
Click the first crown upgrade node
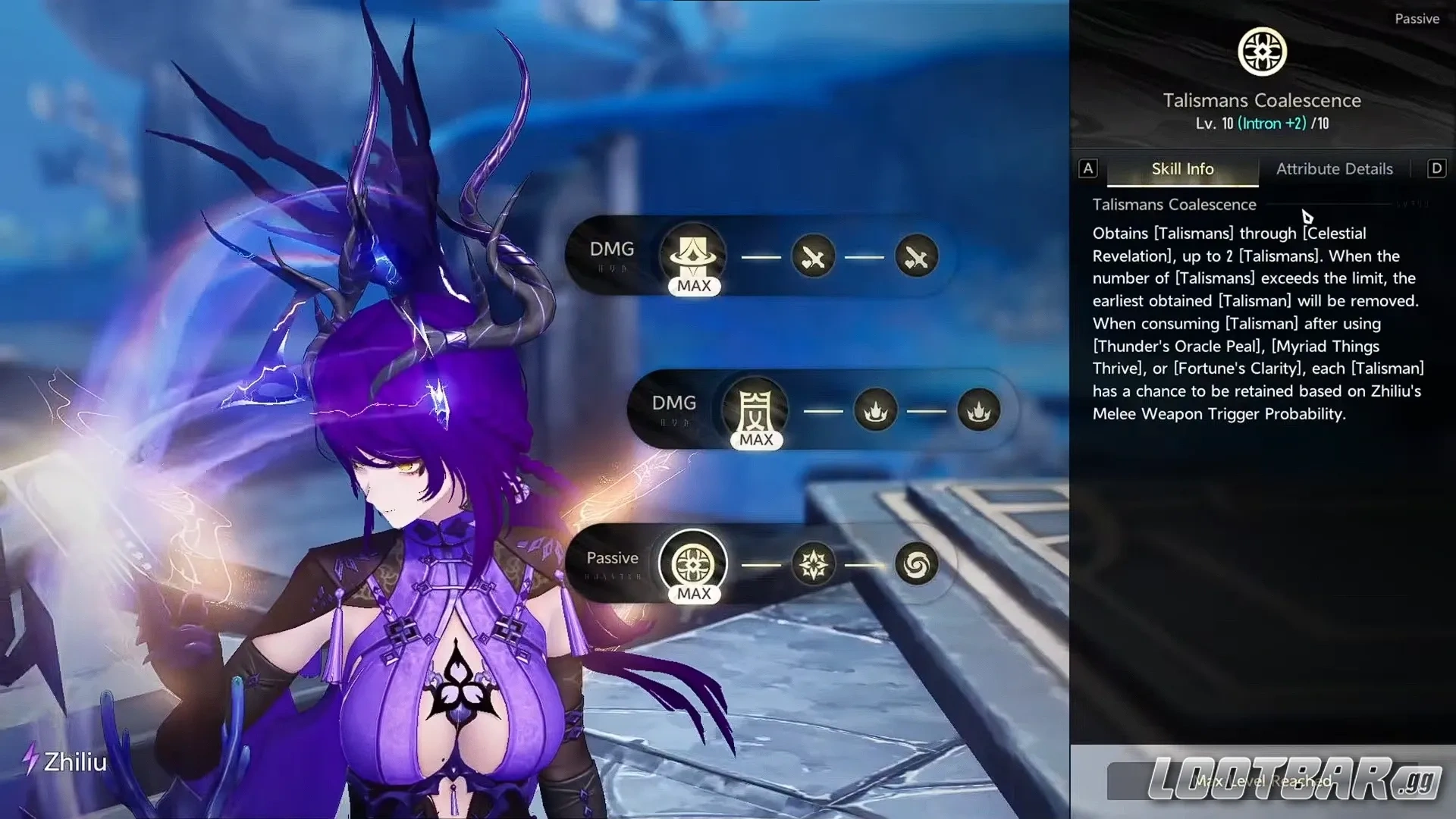[876, 411]
